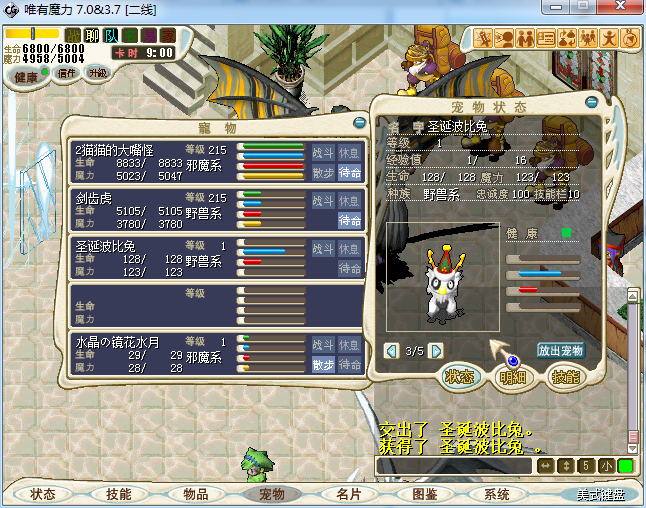This screenshot has width=646, height=508.
Task: Set 圣诞波比兔 to 休息 (rest) mode
Action: click(x=349, y=248)
